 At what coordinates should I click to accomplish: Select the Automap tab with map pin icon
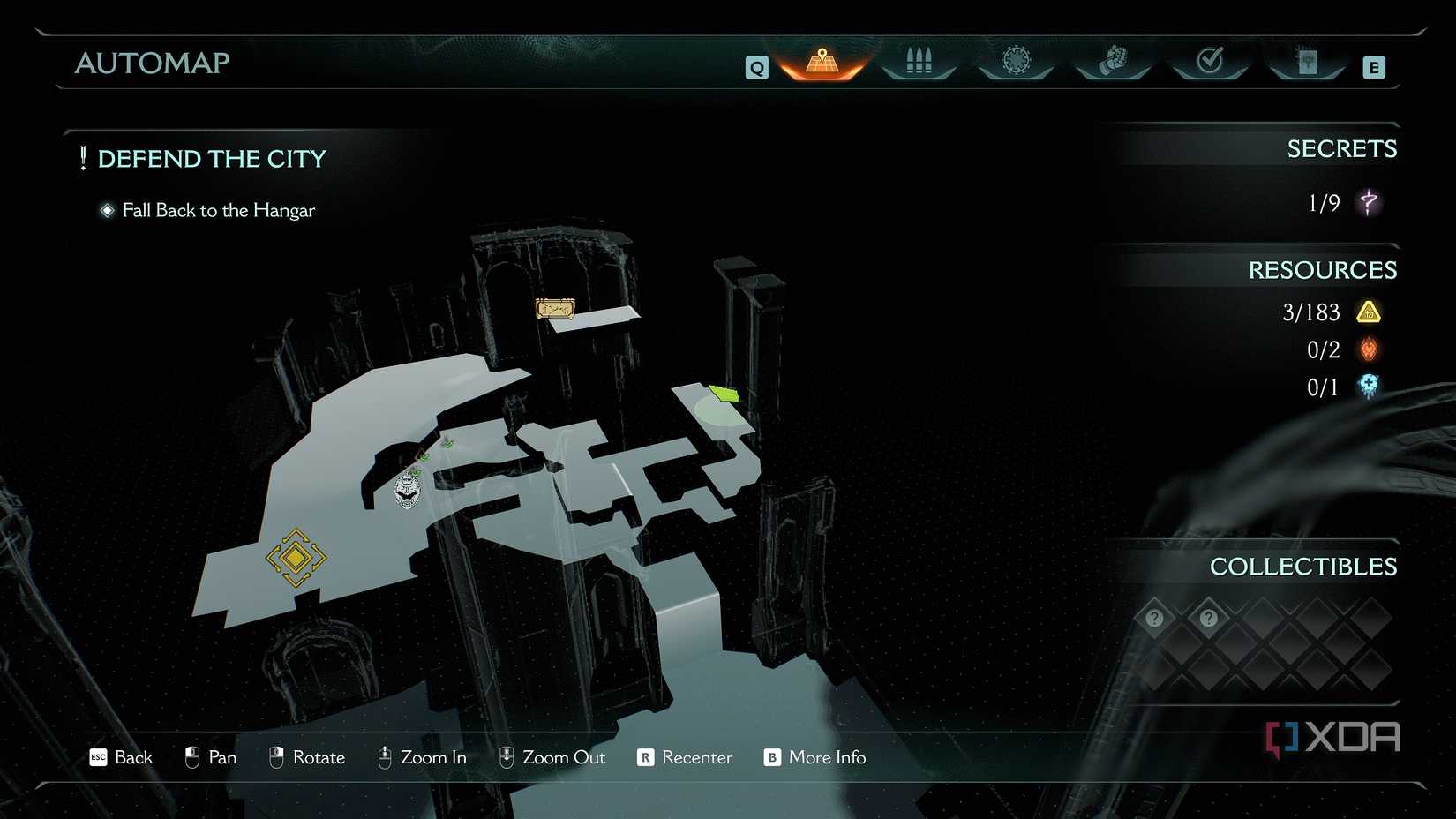822,62
